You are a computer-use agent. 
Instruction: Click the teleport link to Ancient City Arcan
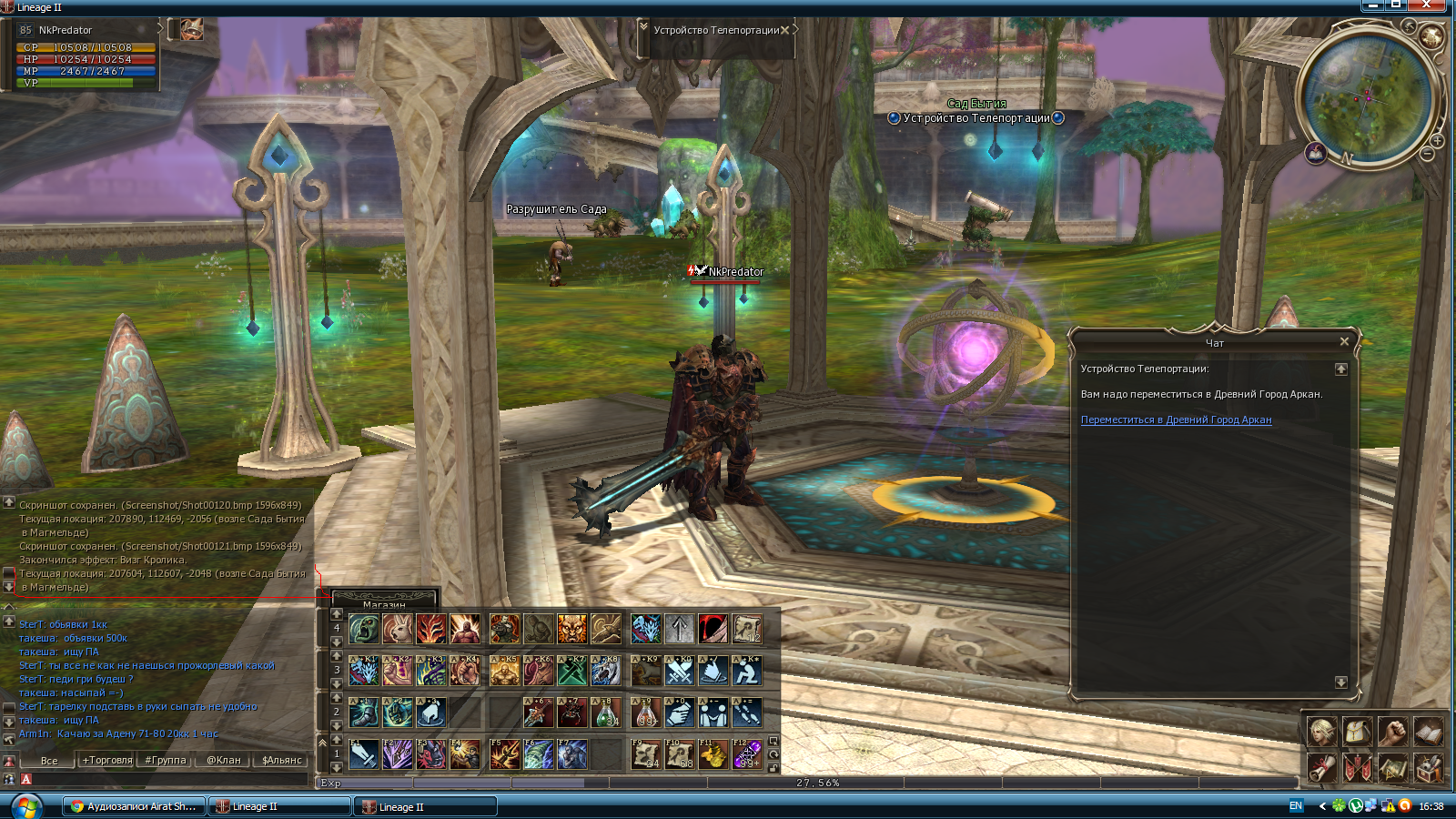[x=1176, y=420]
